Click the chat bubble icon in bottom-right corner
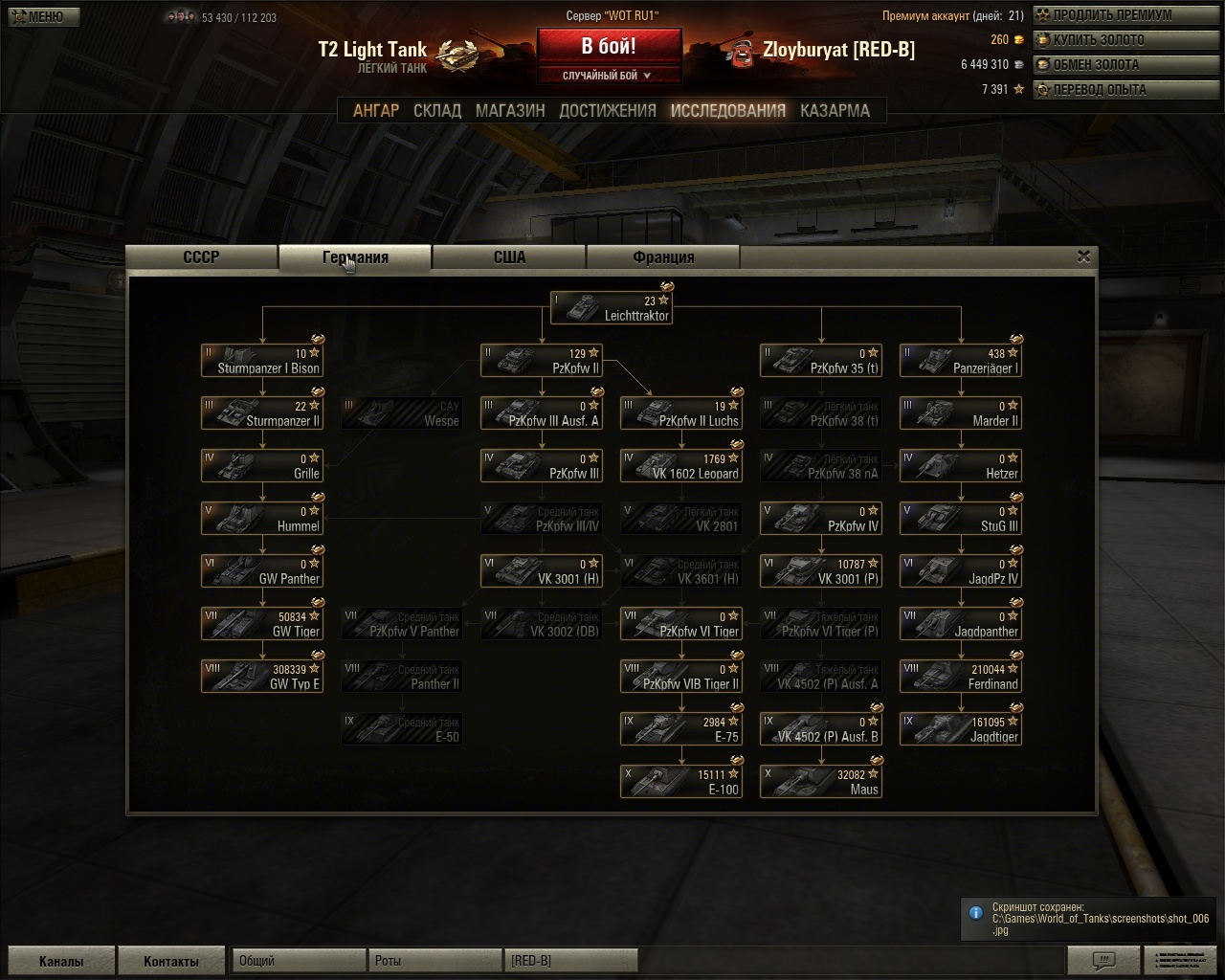This screenshot has height=980, width=1225. tap(1105, 959)
